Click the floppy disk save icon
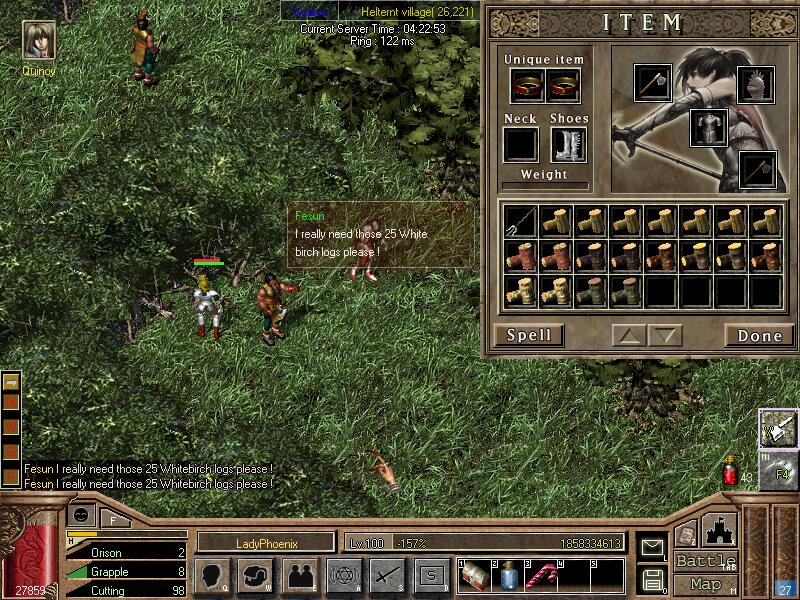Viewport: 800px width, 600px height. coord(652,578)
